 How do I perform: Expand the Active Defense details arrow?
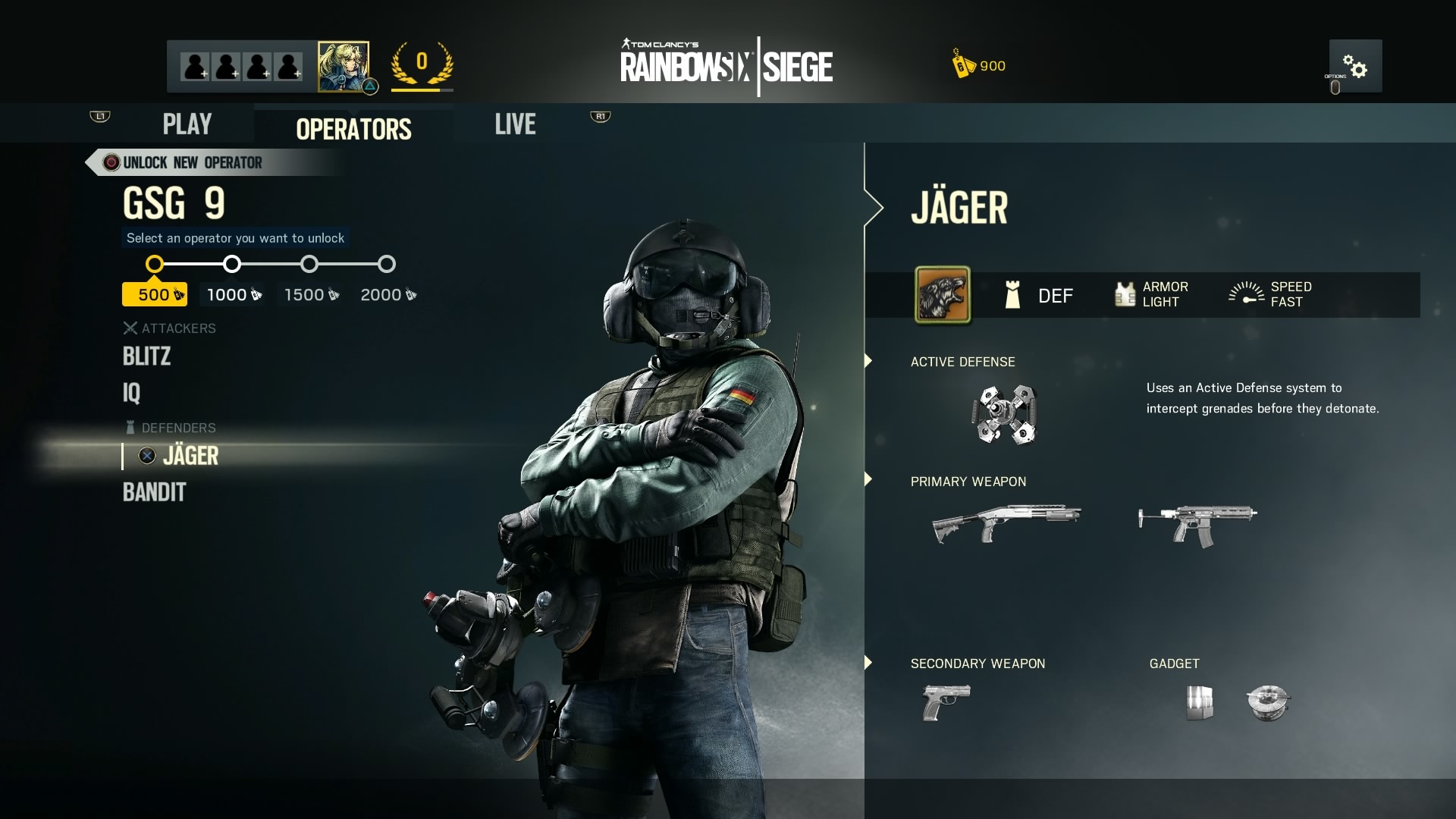(867, 362)
